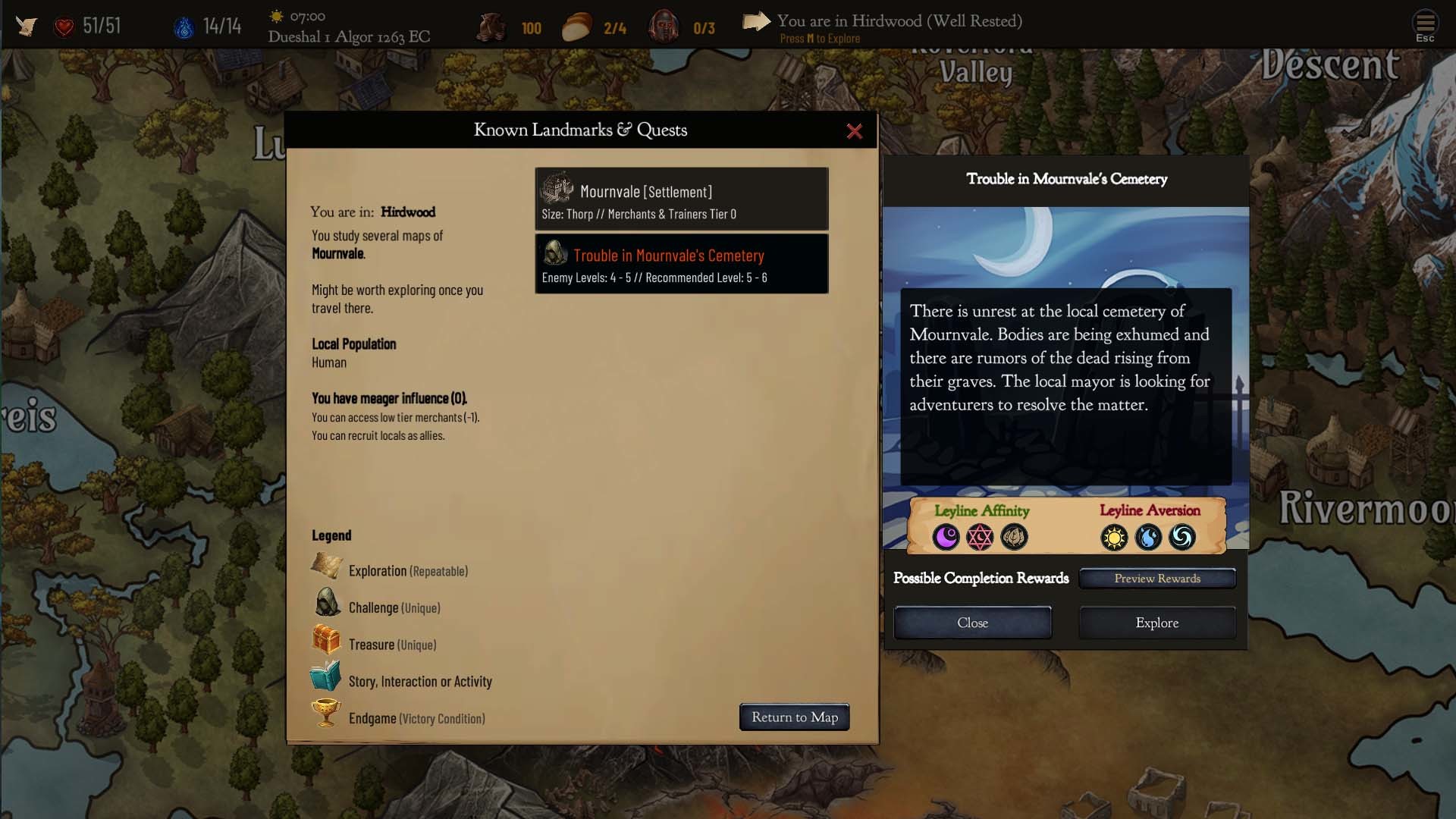Click the crescent moon leyline affinity icon
Screen dimensions: 1456x819
click(x=946, y=538)
